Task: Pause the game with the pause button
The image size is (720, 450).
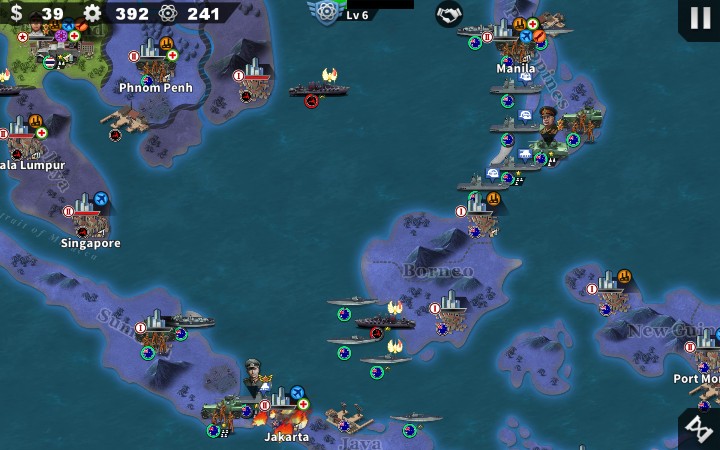Action: [x=698, y=18]
